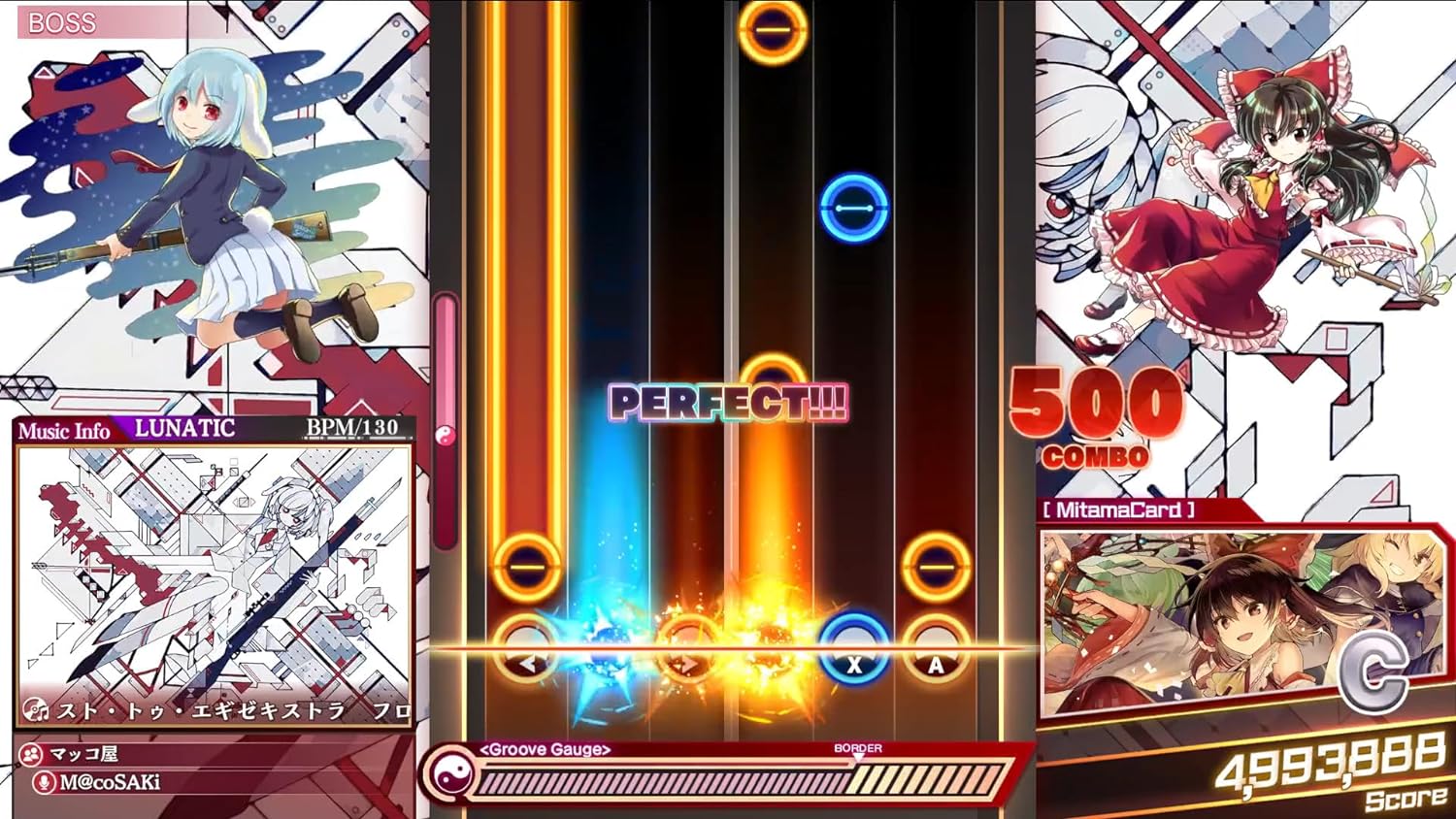The image size is (1456, 819).
Task: Toggle the BOSS indicator banner
Action: 63,23
